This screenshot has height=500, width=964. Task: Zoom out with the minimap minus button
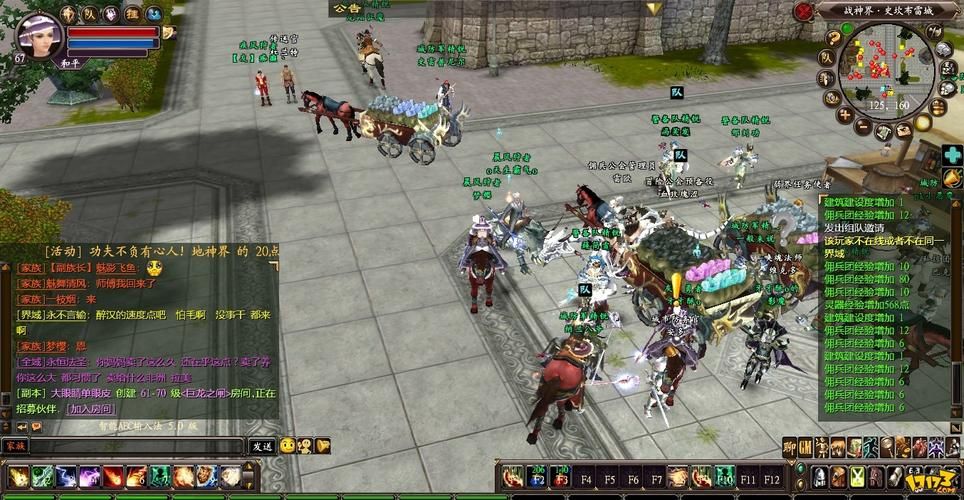pos(862,127)
